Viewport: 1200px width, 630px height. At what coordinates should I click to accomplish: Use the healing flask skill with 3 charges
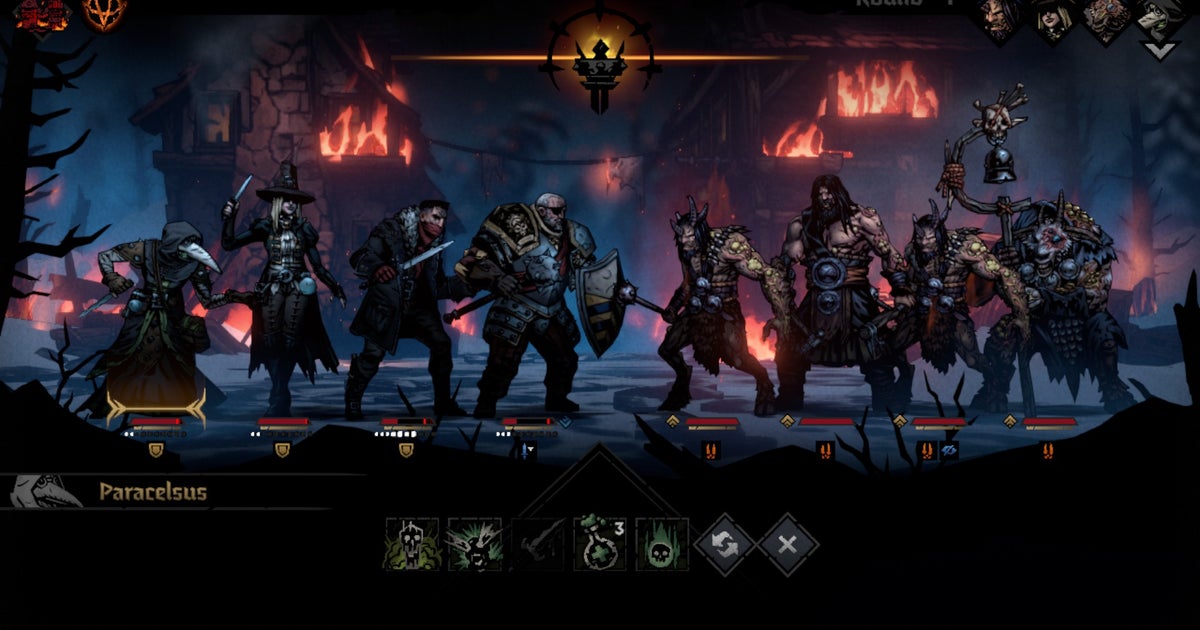(600, 544)
